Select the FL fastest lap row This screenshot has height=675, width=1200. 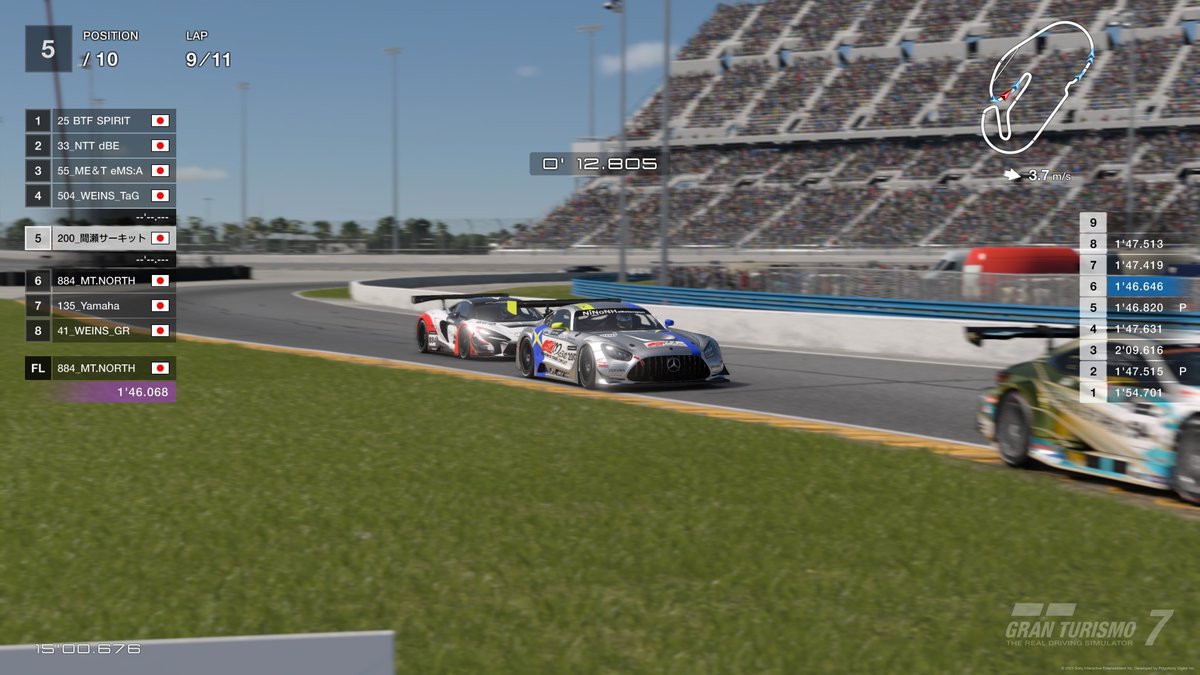(100, 368)
